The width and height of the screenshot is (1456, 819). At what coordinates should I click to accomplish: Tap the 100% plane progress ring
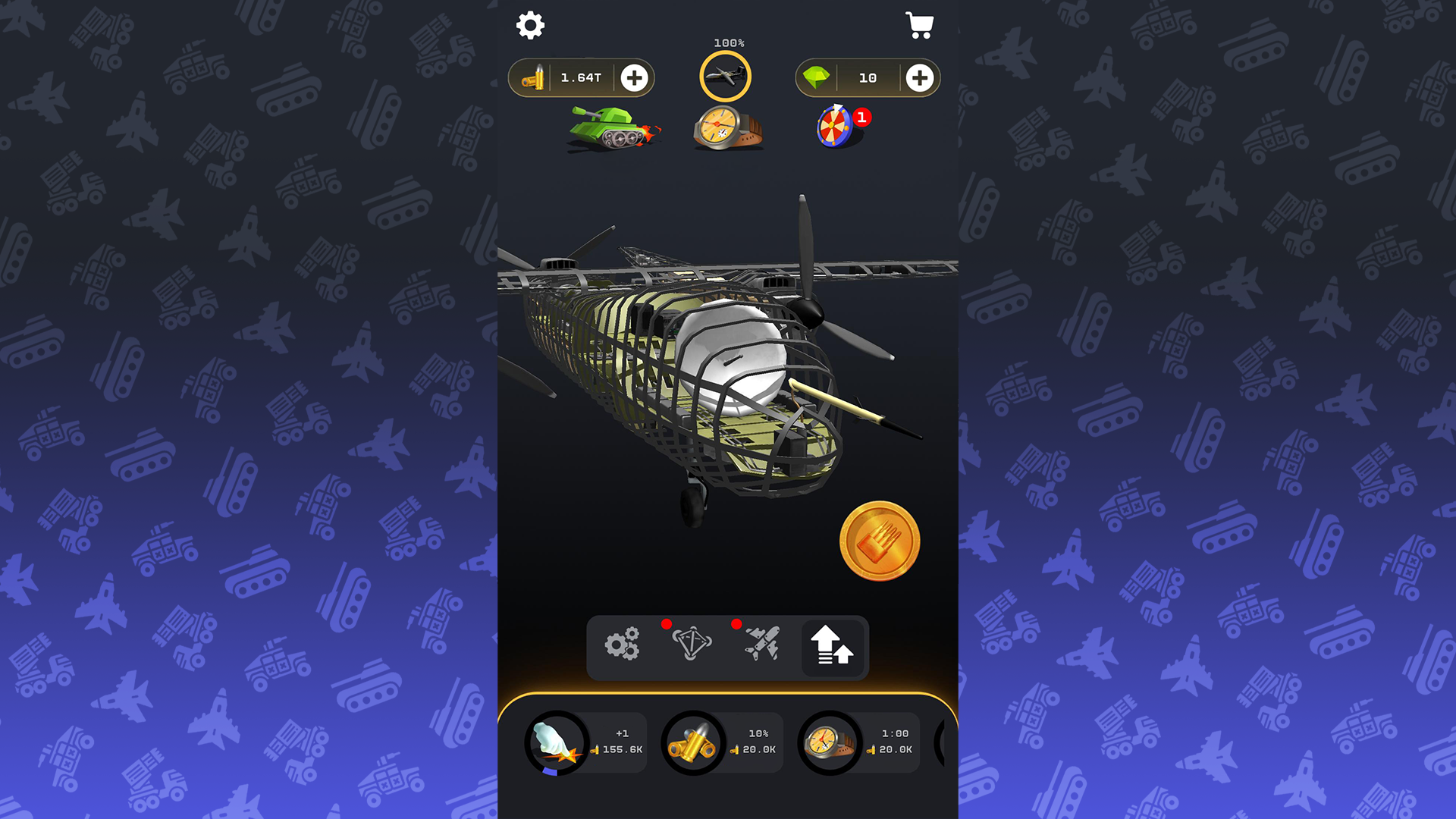pos(726,76)
